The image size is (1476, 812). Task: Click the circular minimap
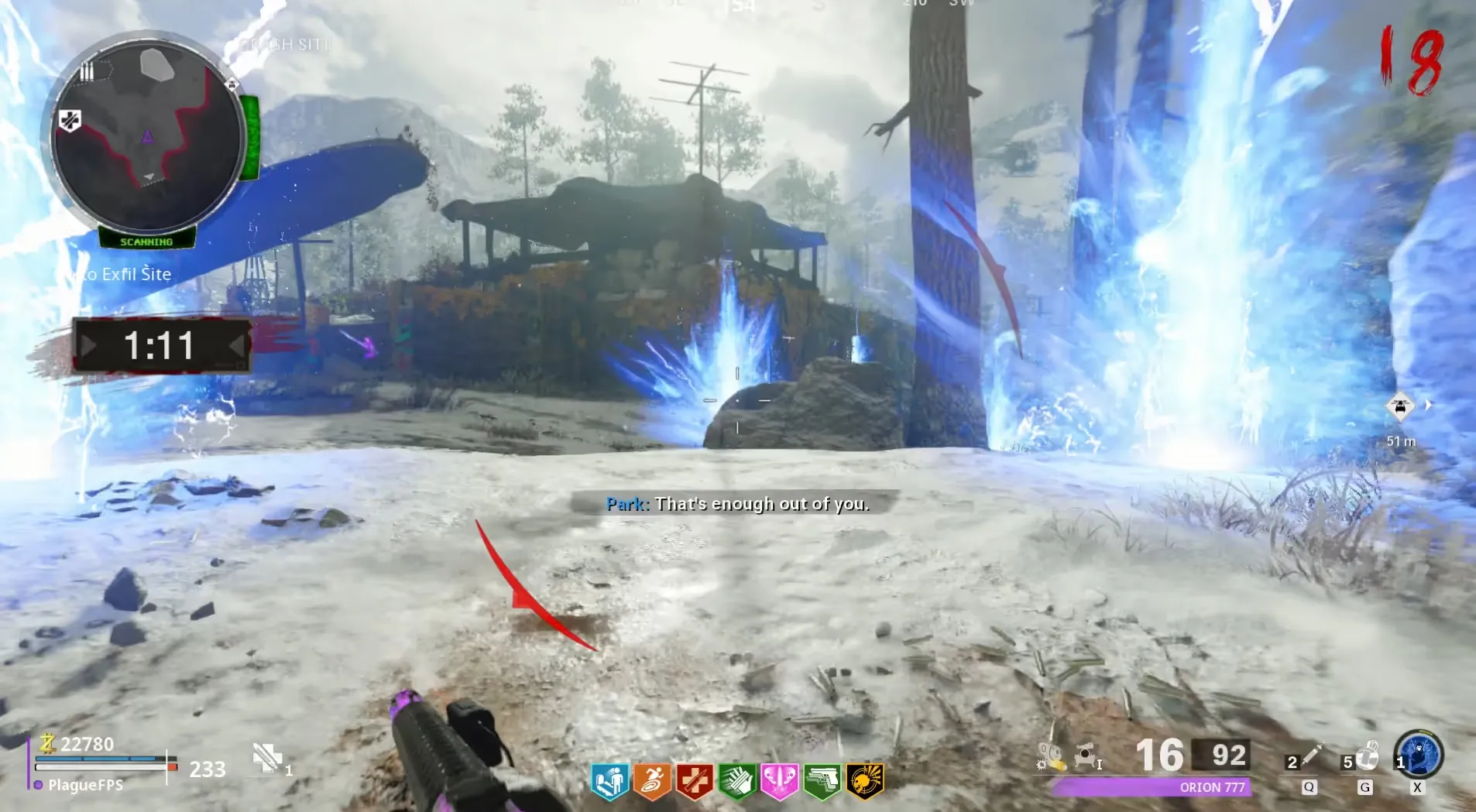coord(147,138)
